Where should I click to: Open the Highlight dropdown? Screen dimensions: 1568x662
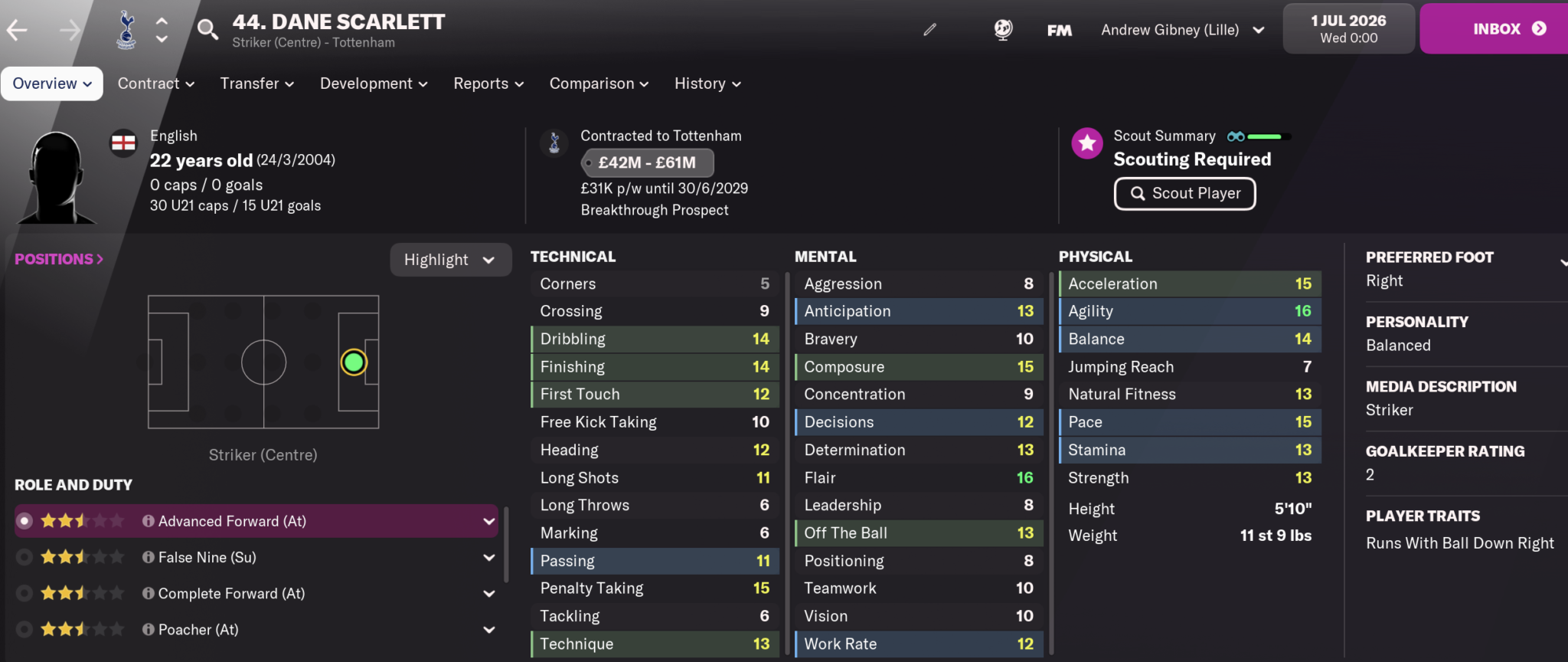point(450,259)
